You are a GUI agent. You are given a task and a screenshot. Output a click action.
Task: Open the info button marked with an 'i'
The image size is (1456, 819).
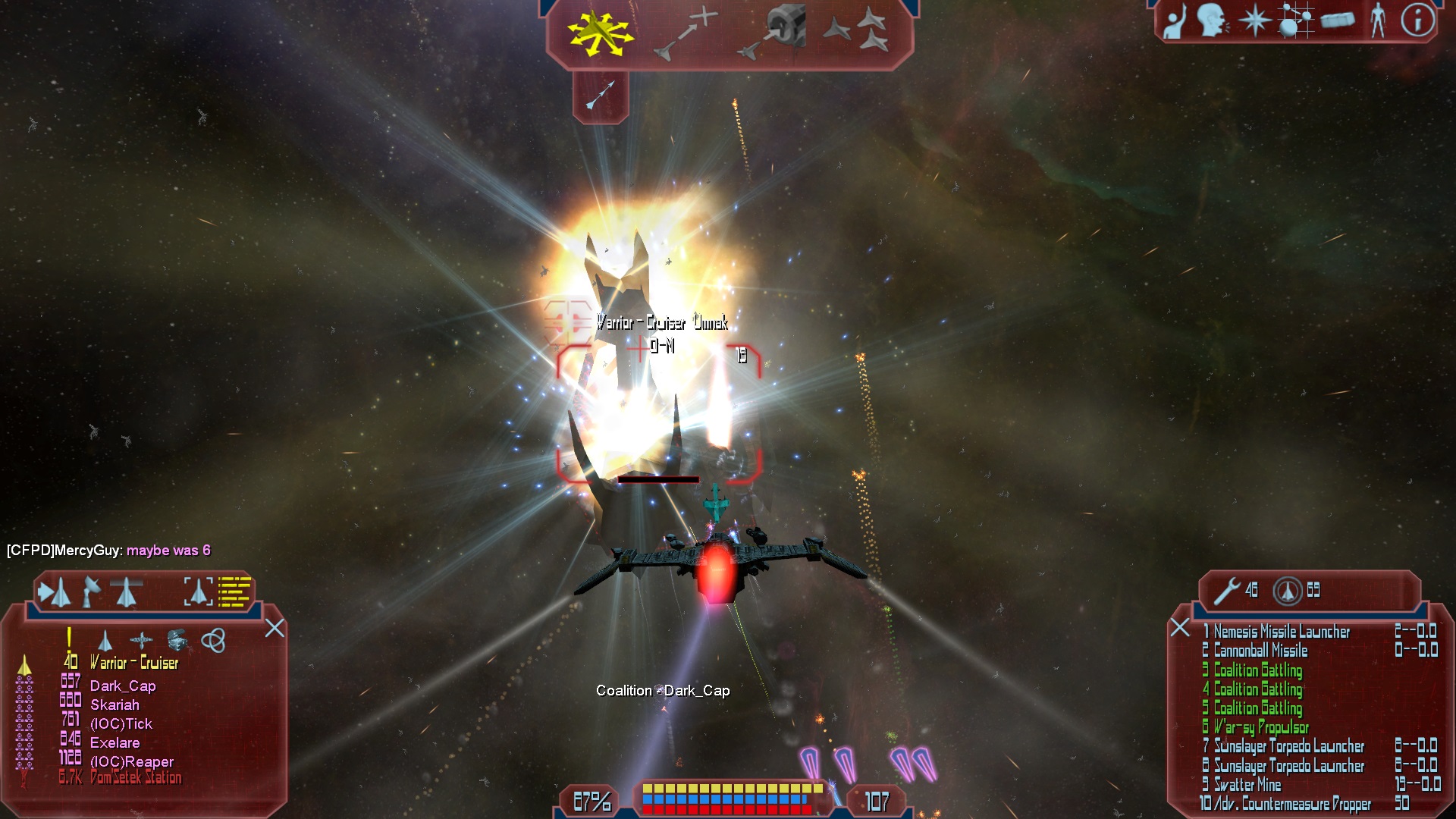click(x=1417, y=20)
